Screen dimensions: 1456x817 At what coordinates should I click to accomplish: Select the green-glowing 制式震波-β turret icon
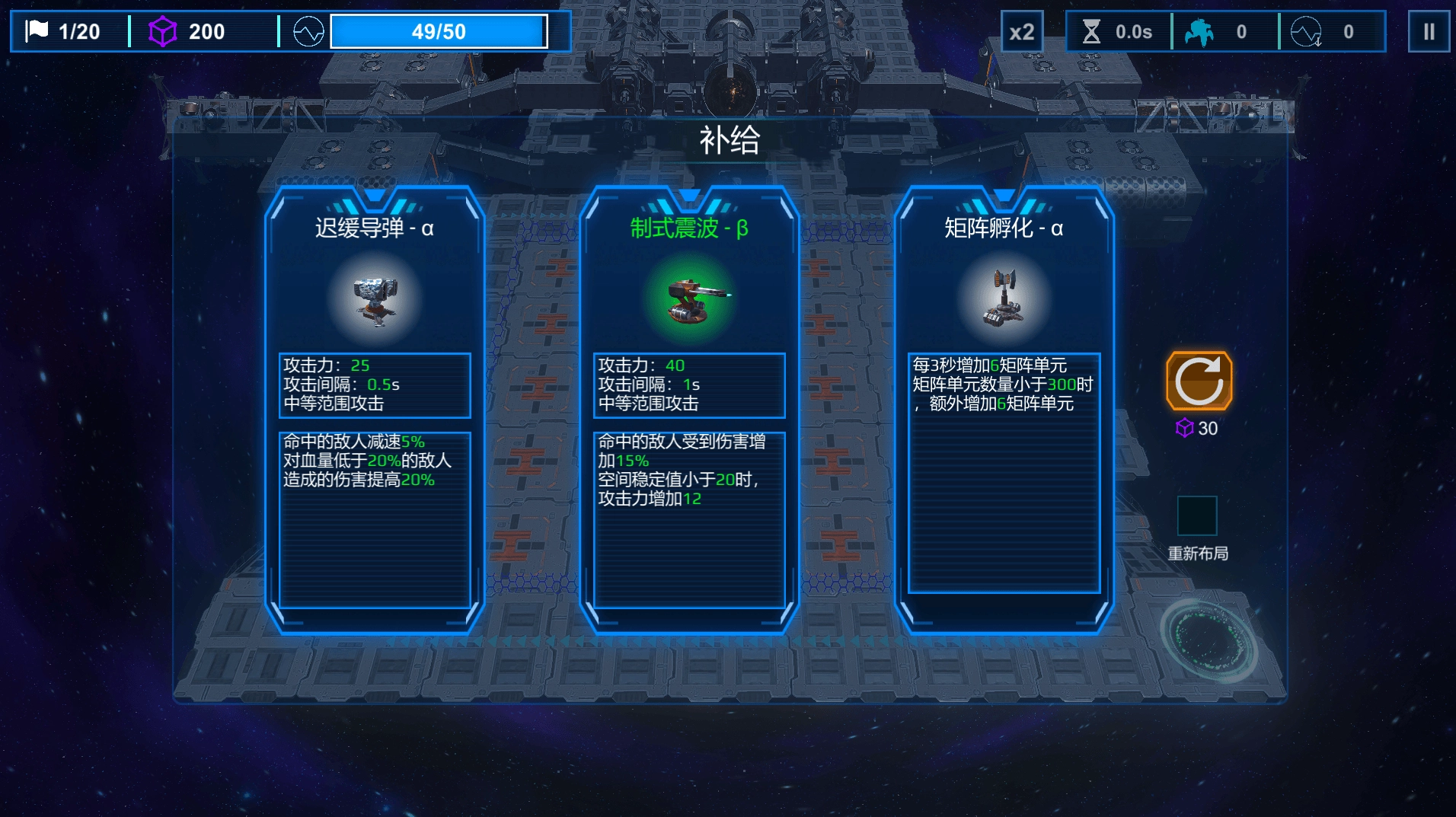pyautogui.click(x=690, y=298)
